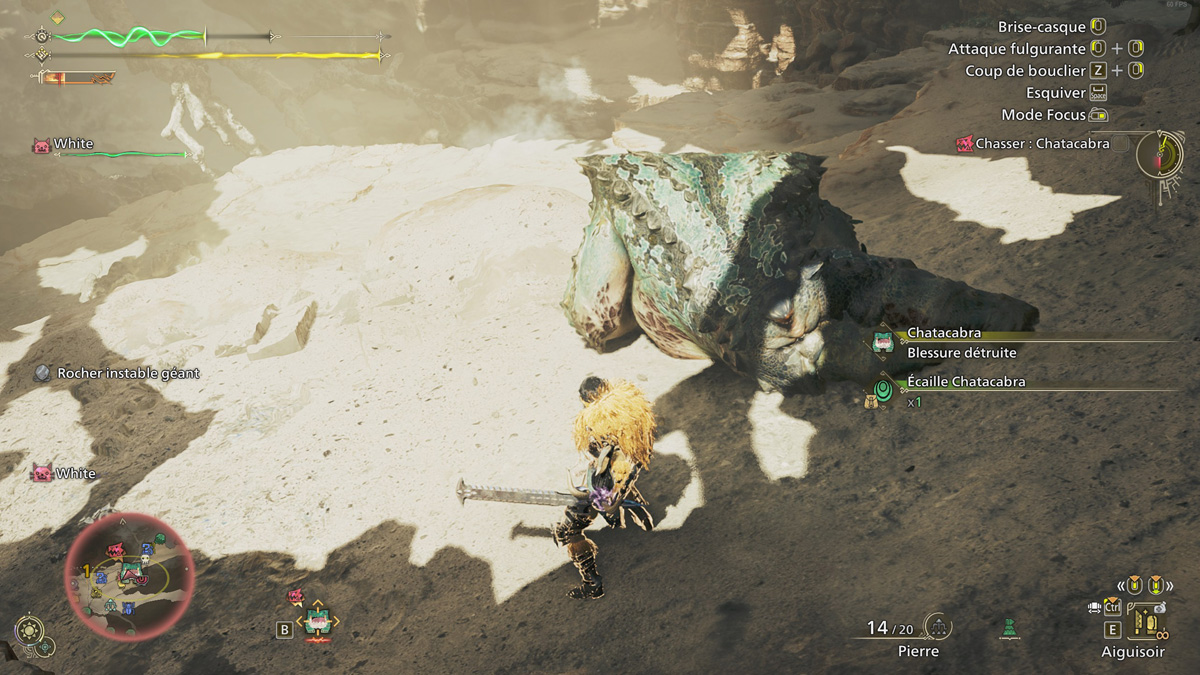Click the Chatacabra target lock-on icon
Screen dimensions: 1200x675
tap(317, 622)
